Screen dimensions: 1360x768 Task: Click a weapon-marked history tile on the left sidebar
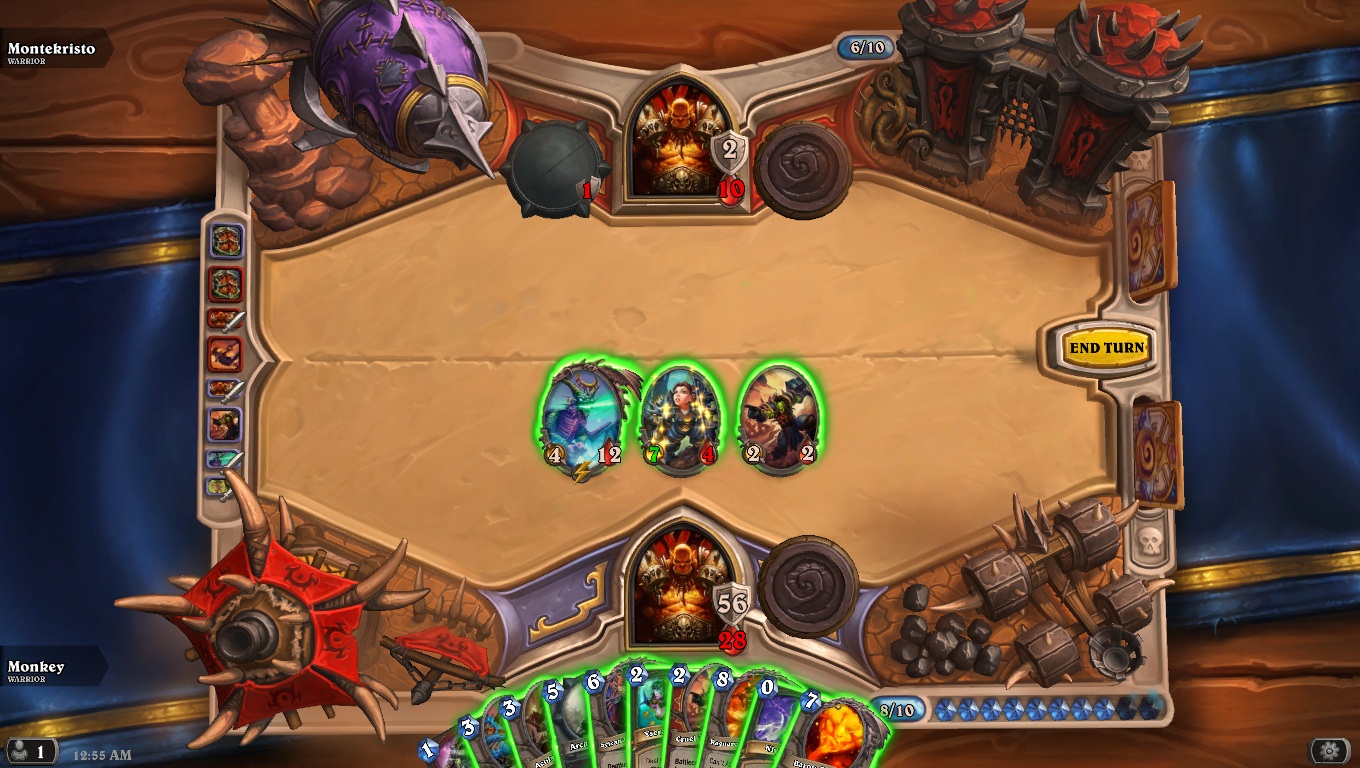(228, 320)
